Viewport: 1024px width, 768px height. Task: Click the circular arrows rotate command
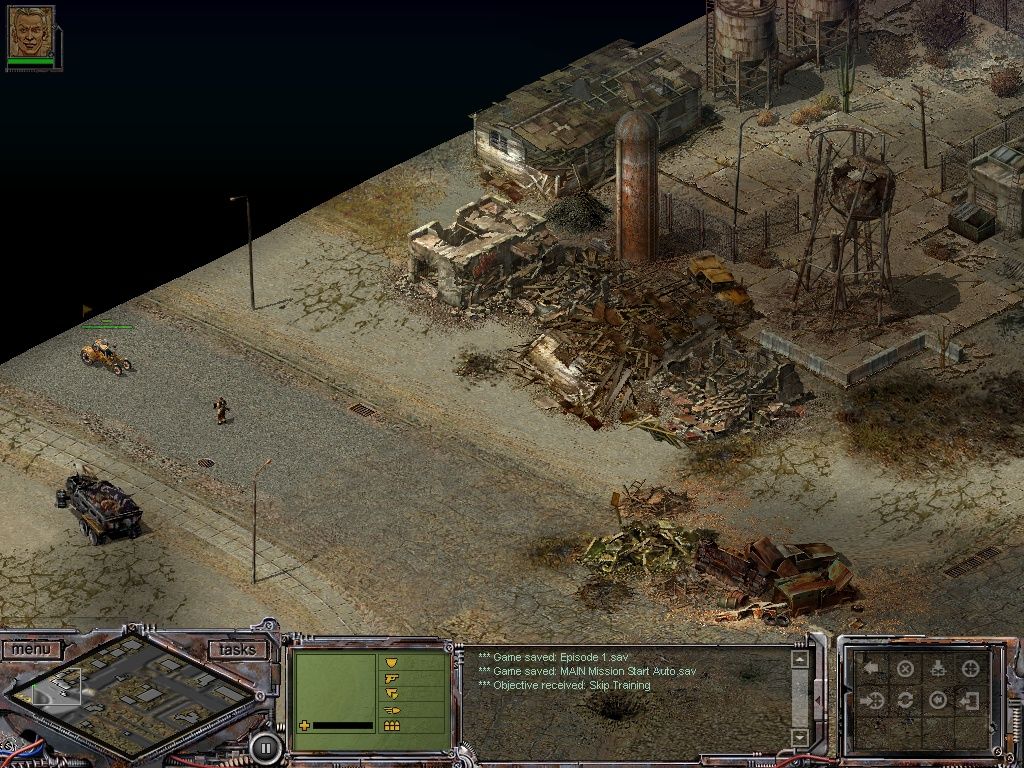point(905,700)
